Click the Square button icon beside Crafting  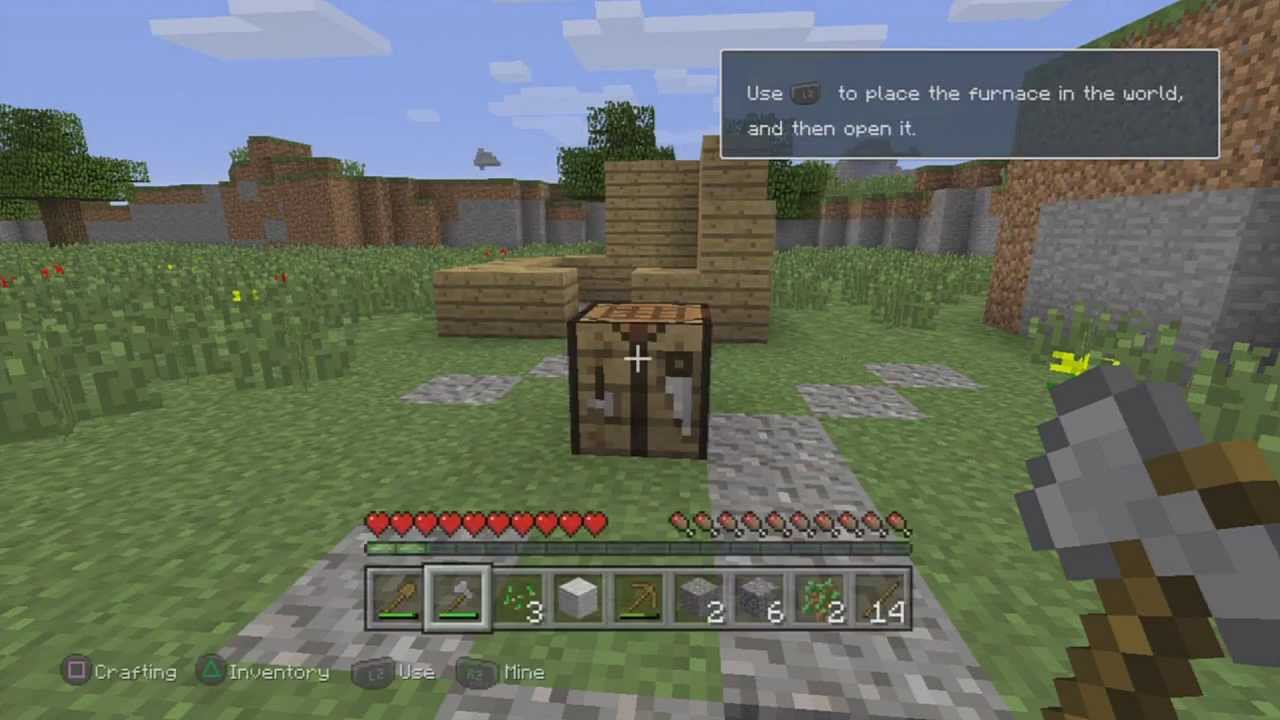(77, 671)
